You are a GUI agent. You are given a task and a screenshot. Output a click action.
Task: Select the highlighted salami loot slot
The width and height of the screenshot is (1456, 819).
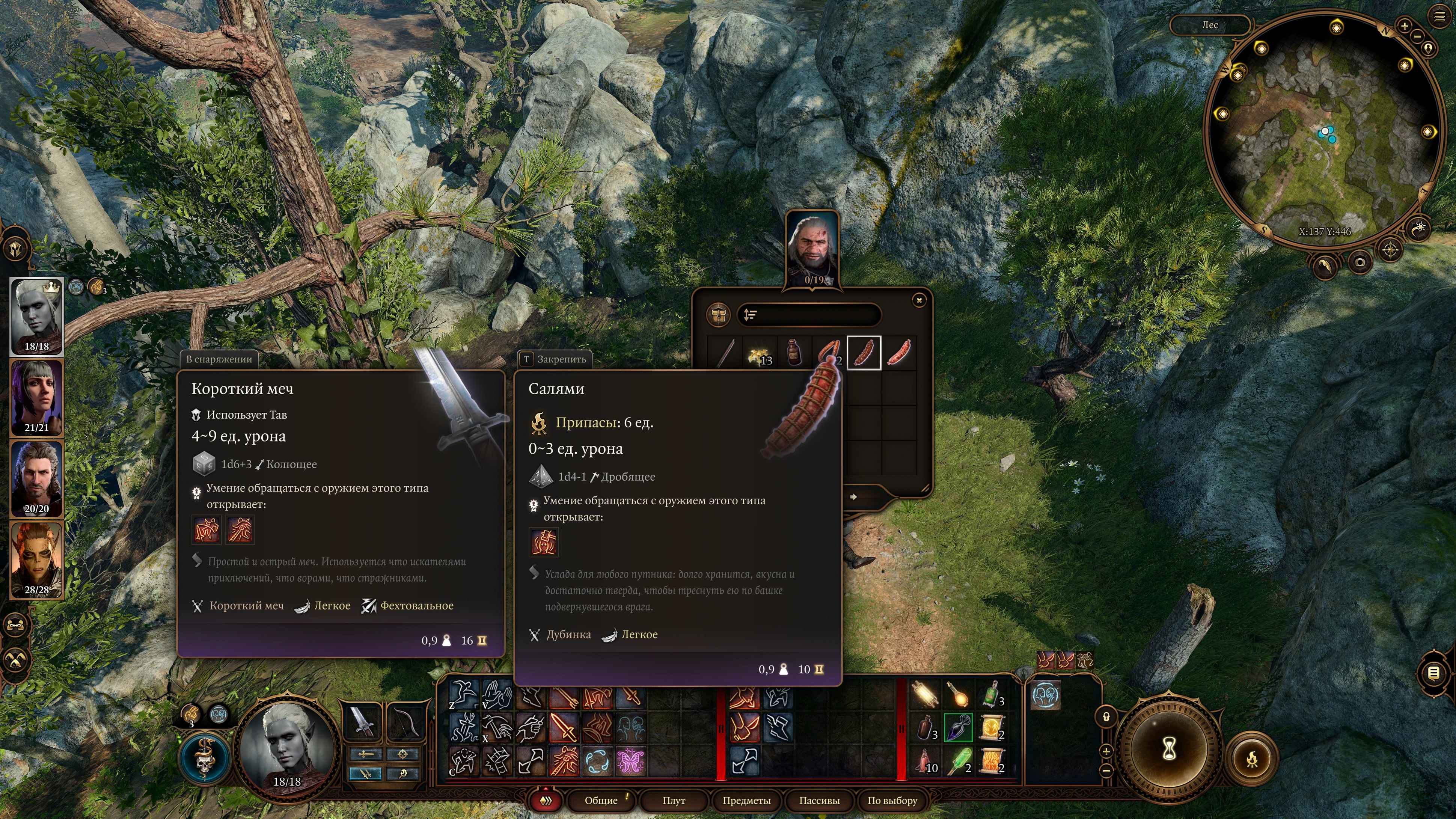(864, 353)
